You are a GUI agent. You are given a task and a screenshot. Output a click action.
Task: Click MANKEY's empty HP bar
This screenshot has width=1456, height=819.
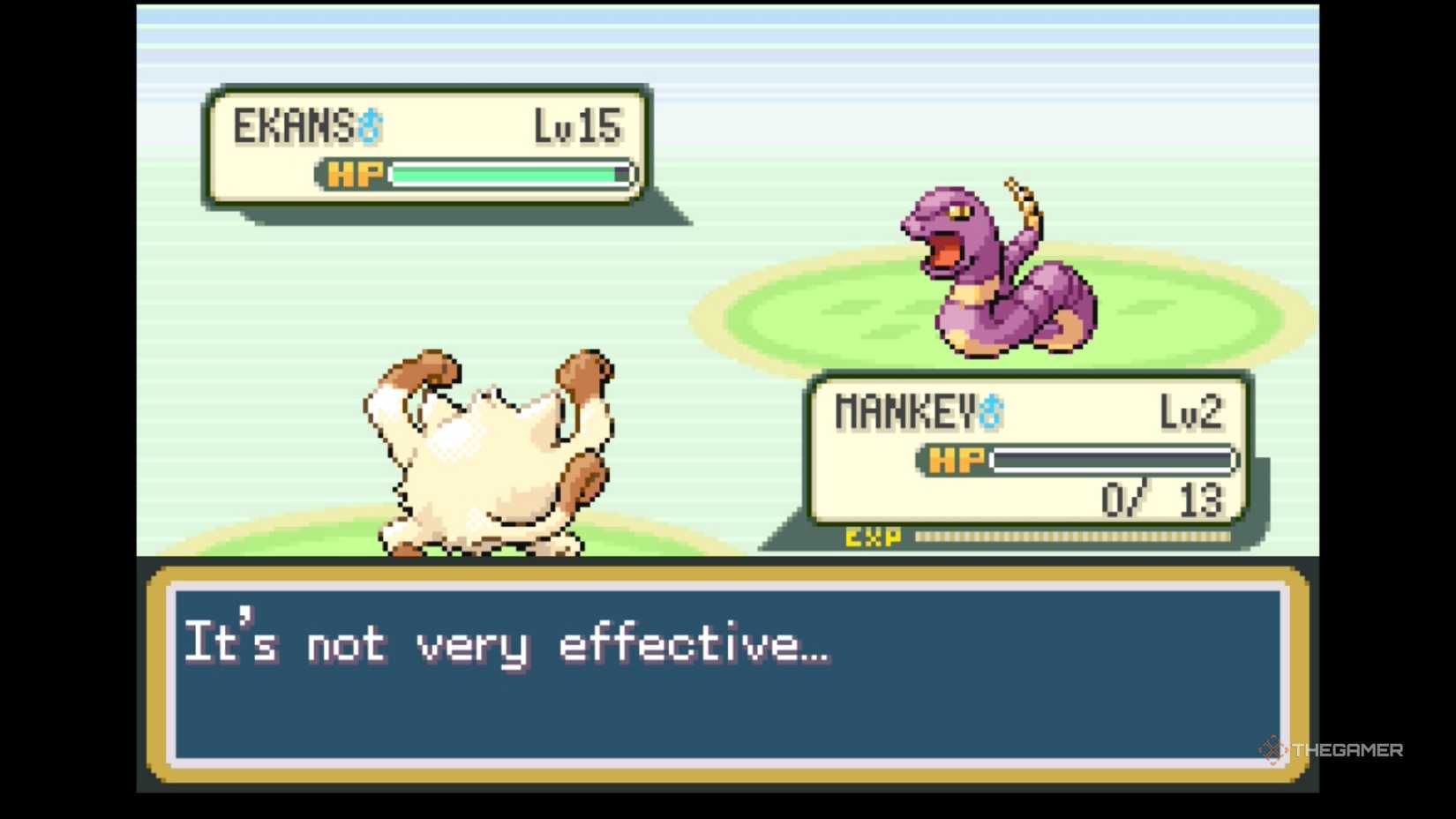[1112, 459]
